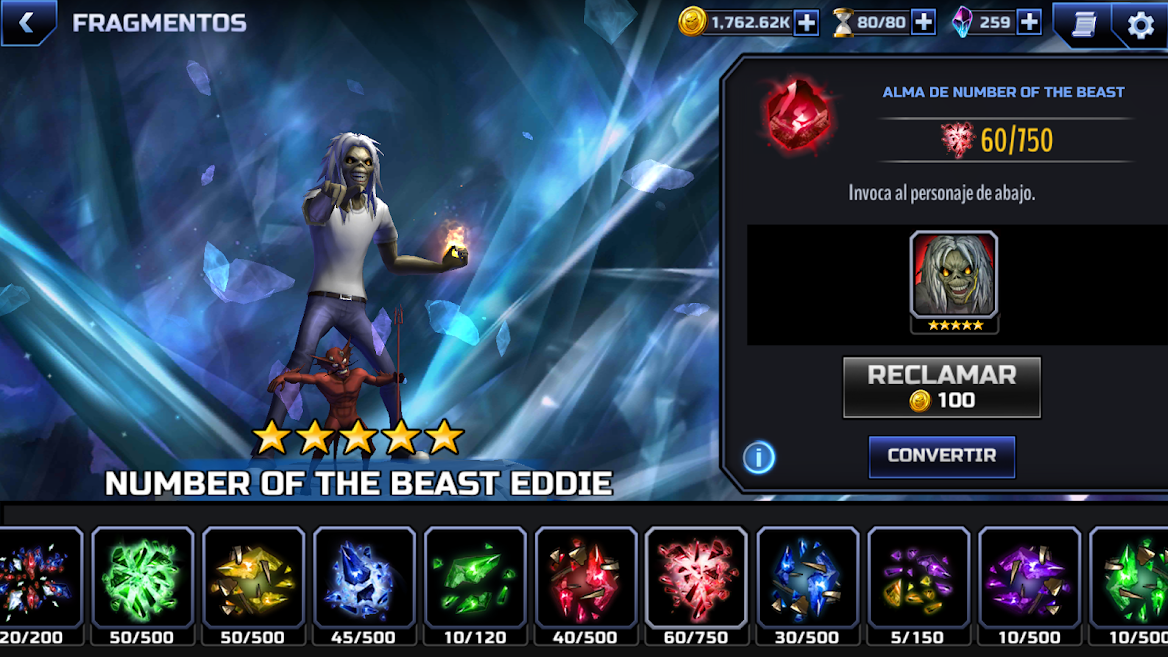Viewport: 1168px width, 657px height.
Task: Pick the 50/500 bright green fragment slot
Action: [x=142, y=578]
